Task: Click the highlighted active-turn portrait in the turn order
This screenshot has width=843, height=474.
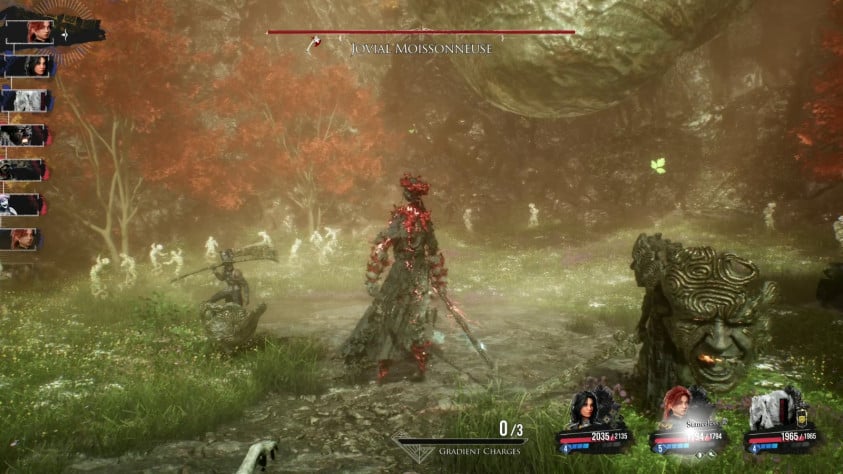Action: (41, 30)
